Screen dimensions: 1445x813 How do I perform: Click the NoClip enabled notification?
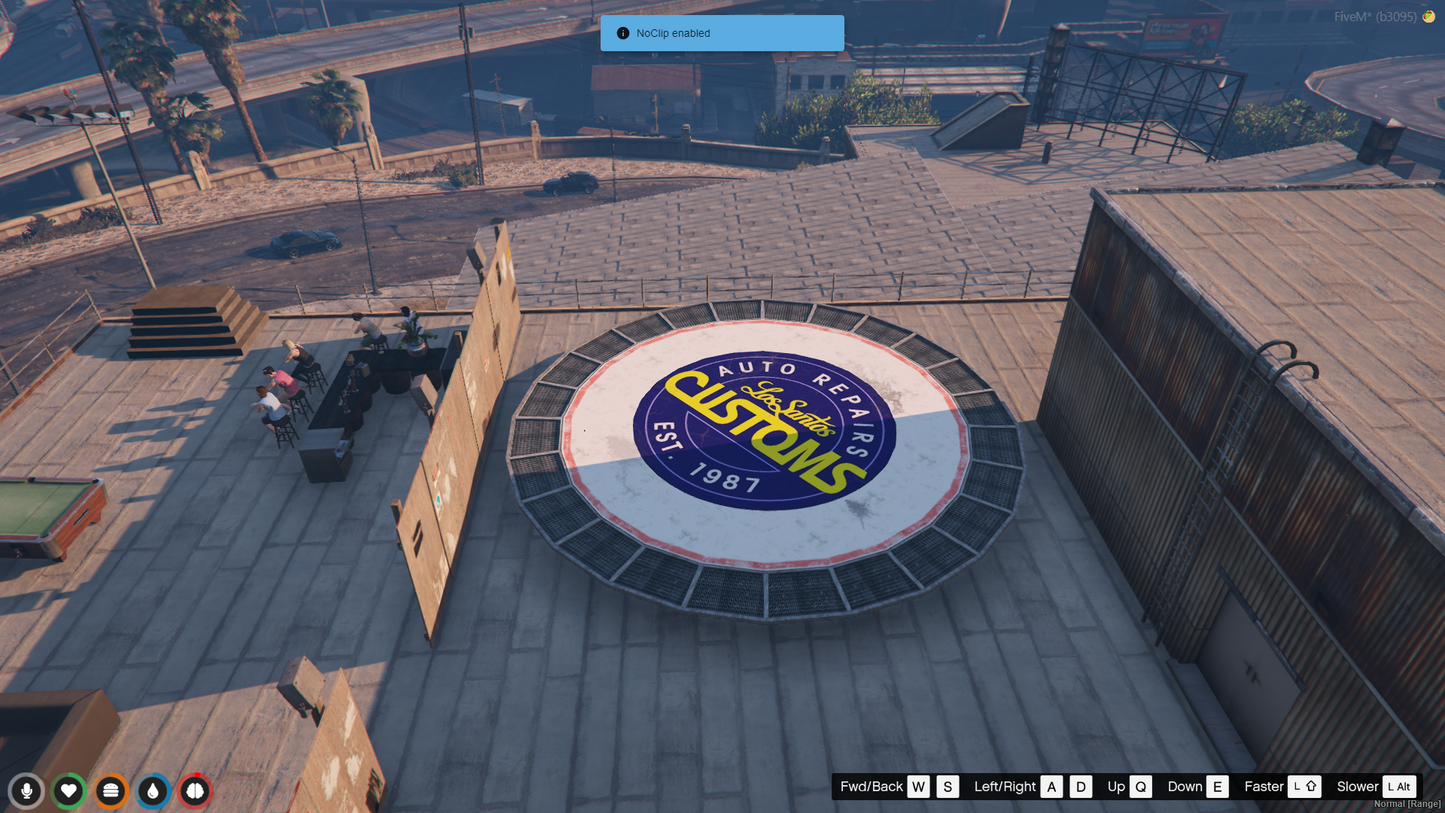tap(722, 33)
